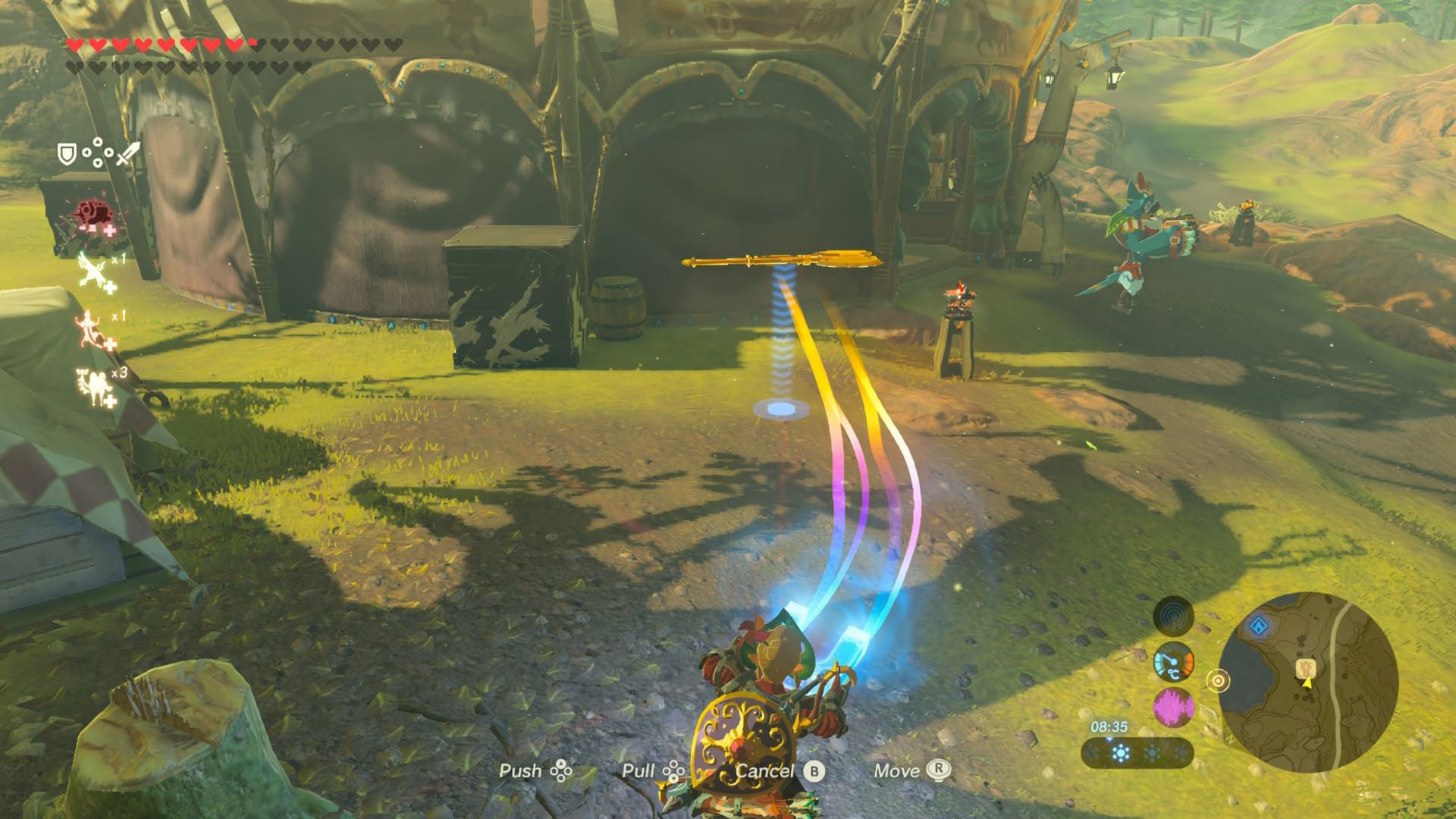Viewport: 1456px width, 819px height.
Task: Select the pink noise meter icon
Action: (x=1173, y=707)
